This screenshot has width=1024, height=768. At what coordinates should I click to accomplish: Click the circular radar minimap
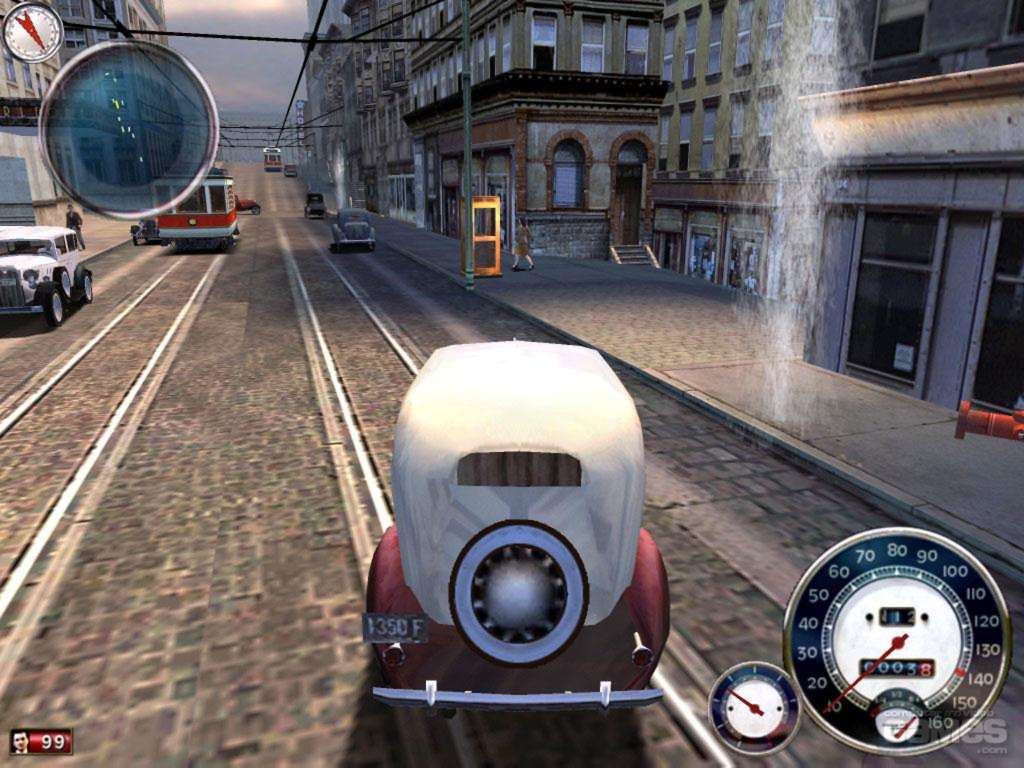pyautogui.click(x=128, y=128)
